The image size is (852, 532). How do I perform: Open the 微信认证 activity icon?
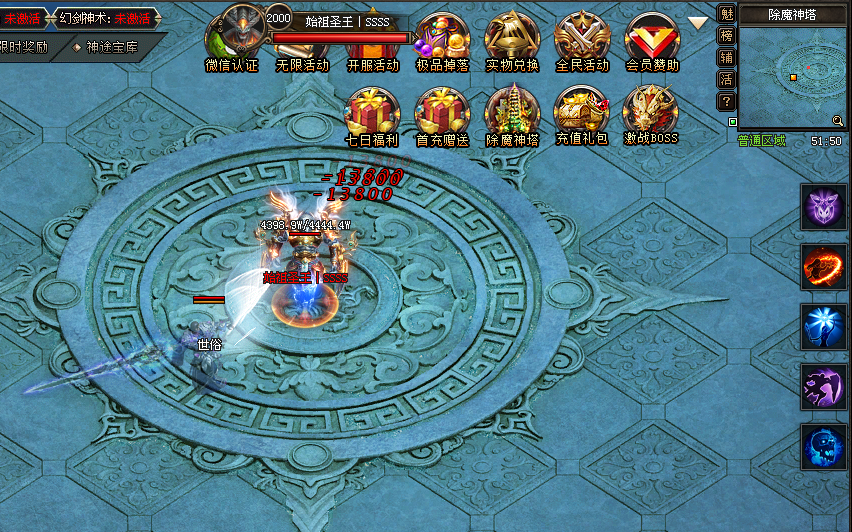click(232, 38)
